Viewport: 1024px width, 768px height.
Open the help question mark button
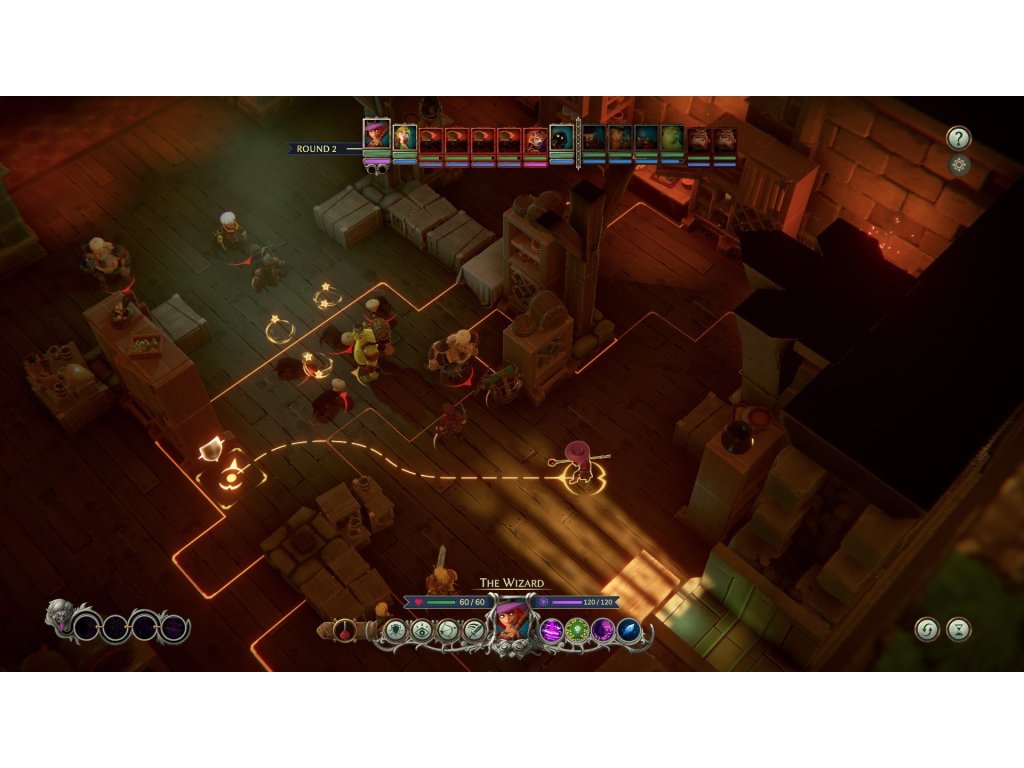[958, 139]
